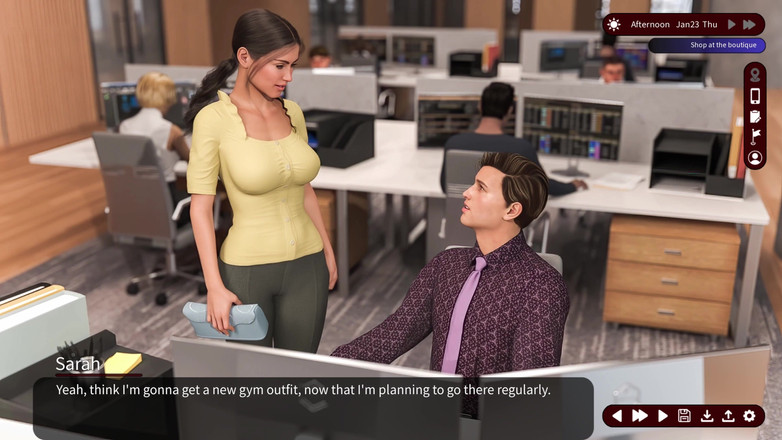Open the settings gear in the bottom bar
This screenshot has width=782, height=440.
coord(749,416)
